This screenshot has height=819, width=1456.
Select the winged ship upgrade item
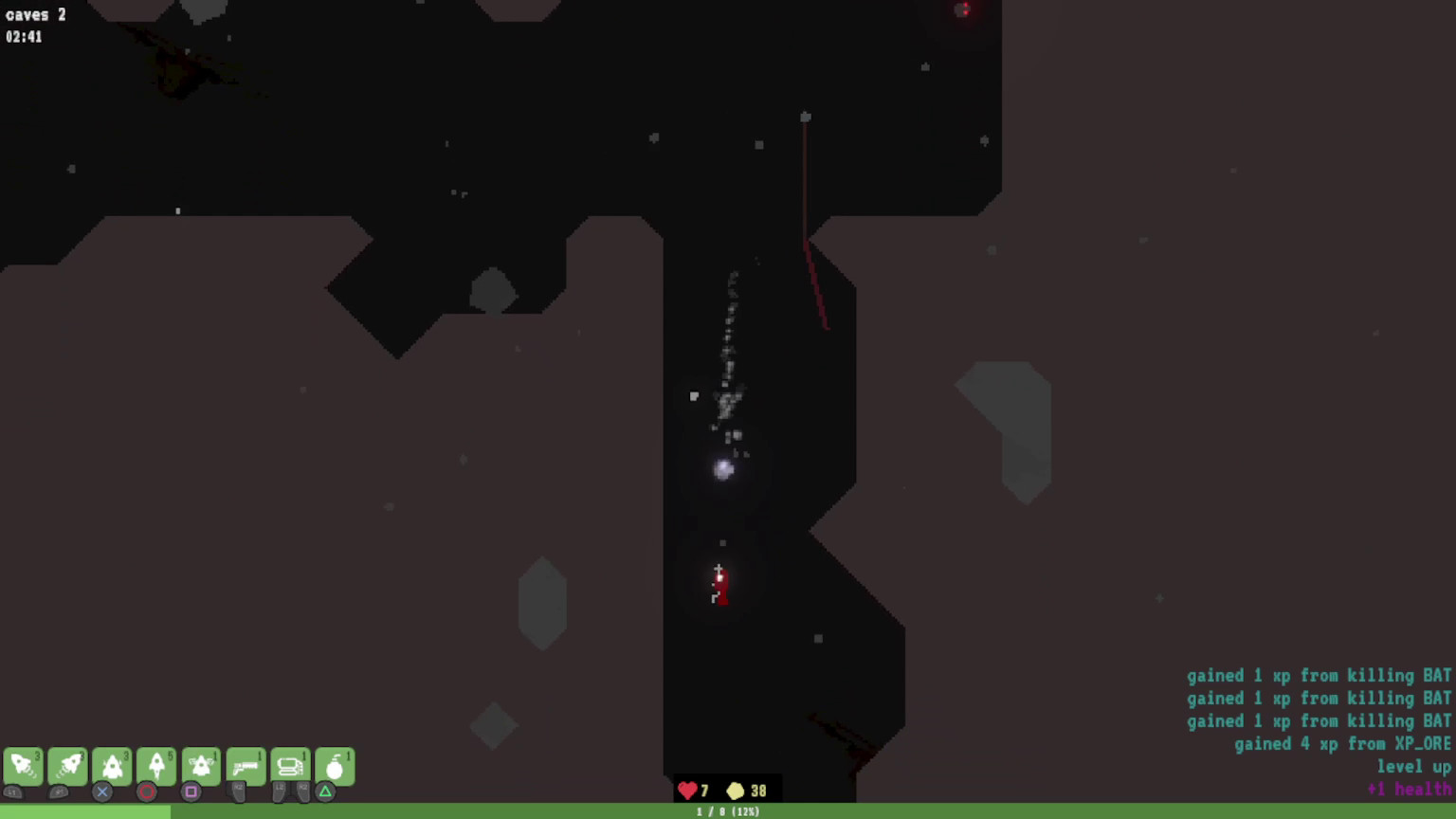point(201,766)
